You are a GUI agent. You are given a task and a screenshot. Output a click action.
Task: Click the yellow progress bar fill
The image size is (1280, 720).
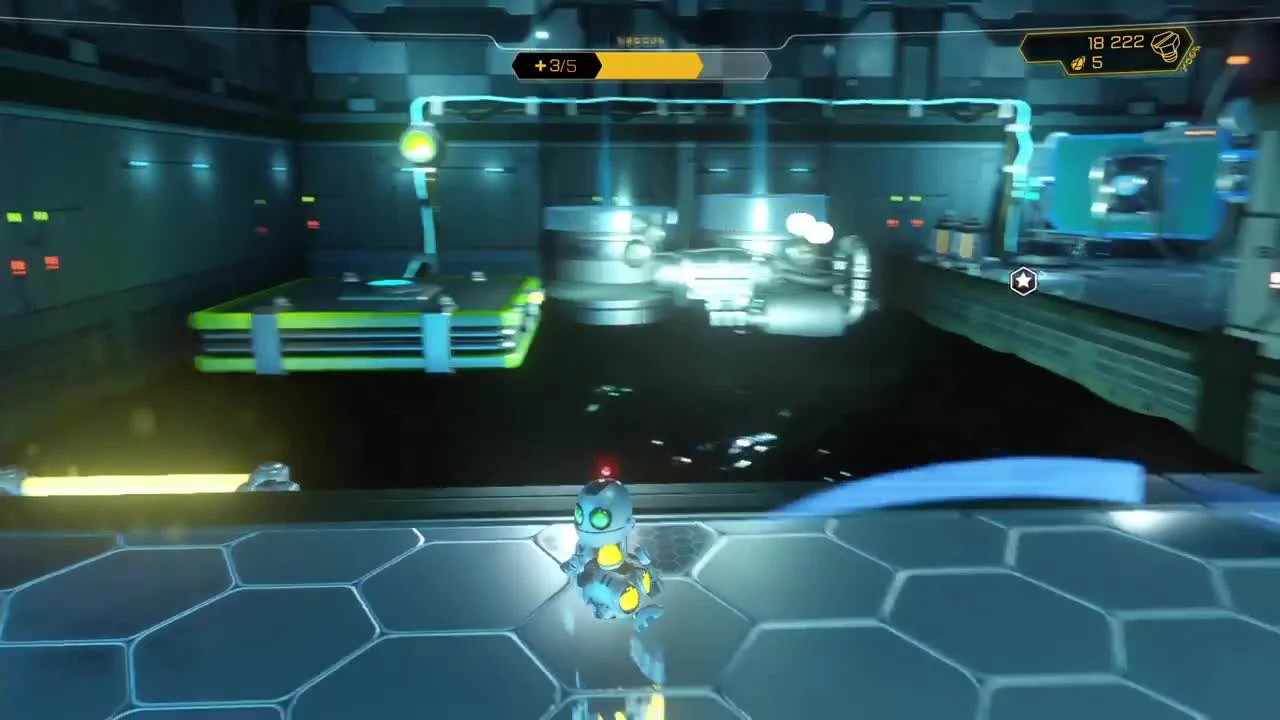click(x=650, y=65)
